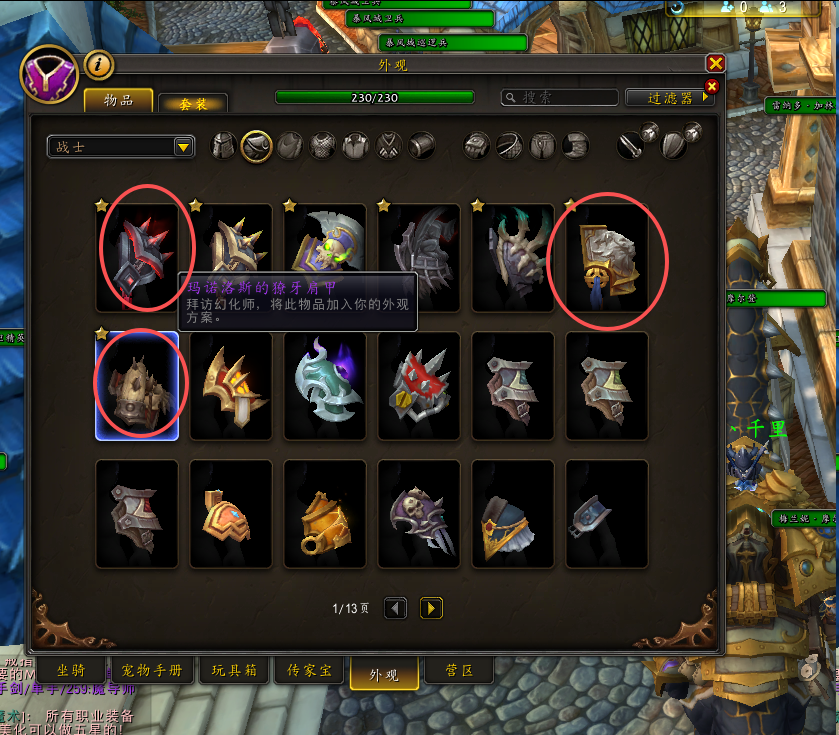Close the 外观 appearance window
This screenshot has width=839, height=735.
coord(715,64)
